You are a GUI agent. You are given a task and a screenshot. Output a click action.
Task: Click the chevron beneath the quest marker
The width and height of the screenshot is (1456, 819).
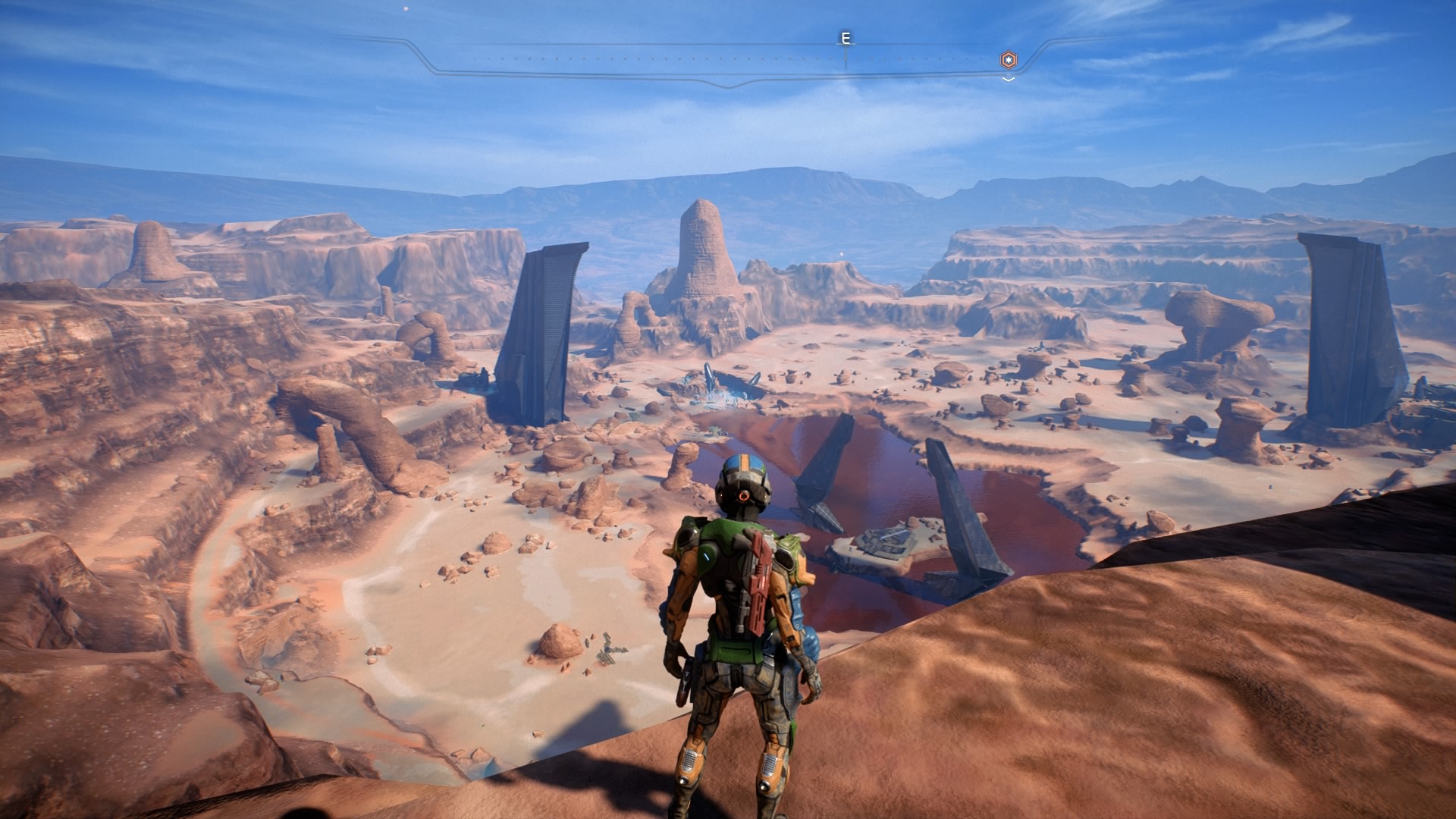click(1007, 77)
